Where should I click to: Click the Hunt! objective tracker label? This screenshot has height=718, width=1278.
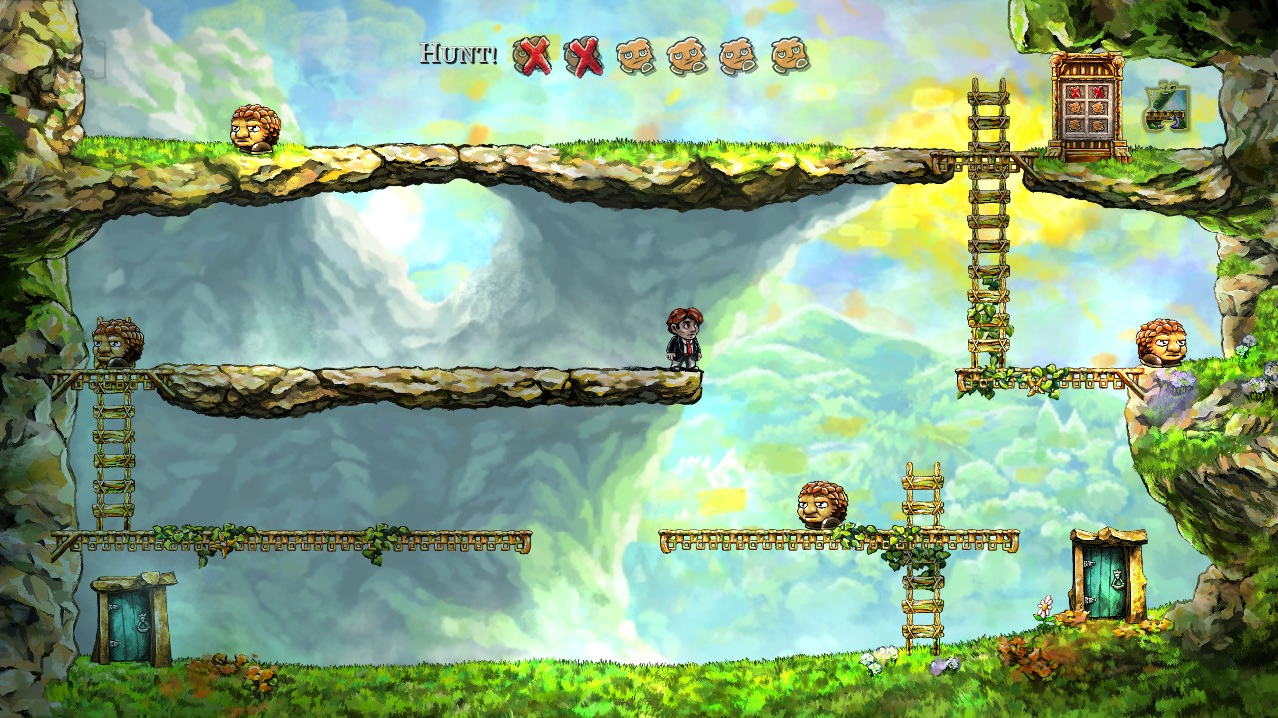click(459, 54)
